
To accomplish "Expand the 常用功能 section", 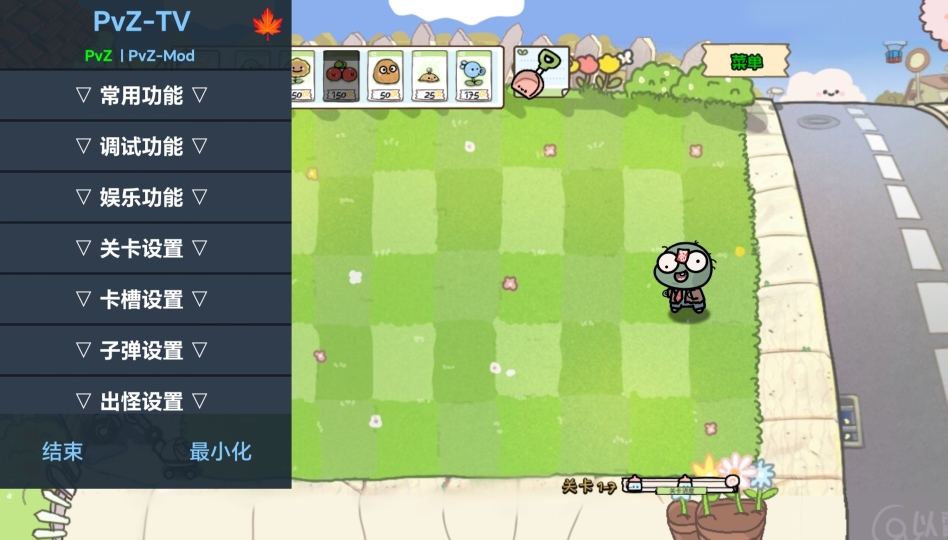I will coord(142,96).
